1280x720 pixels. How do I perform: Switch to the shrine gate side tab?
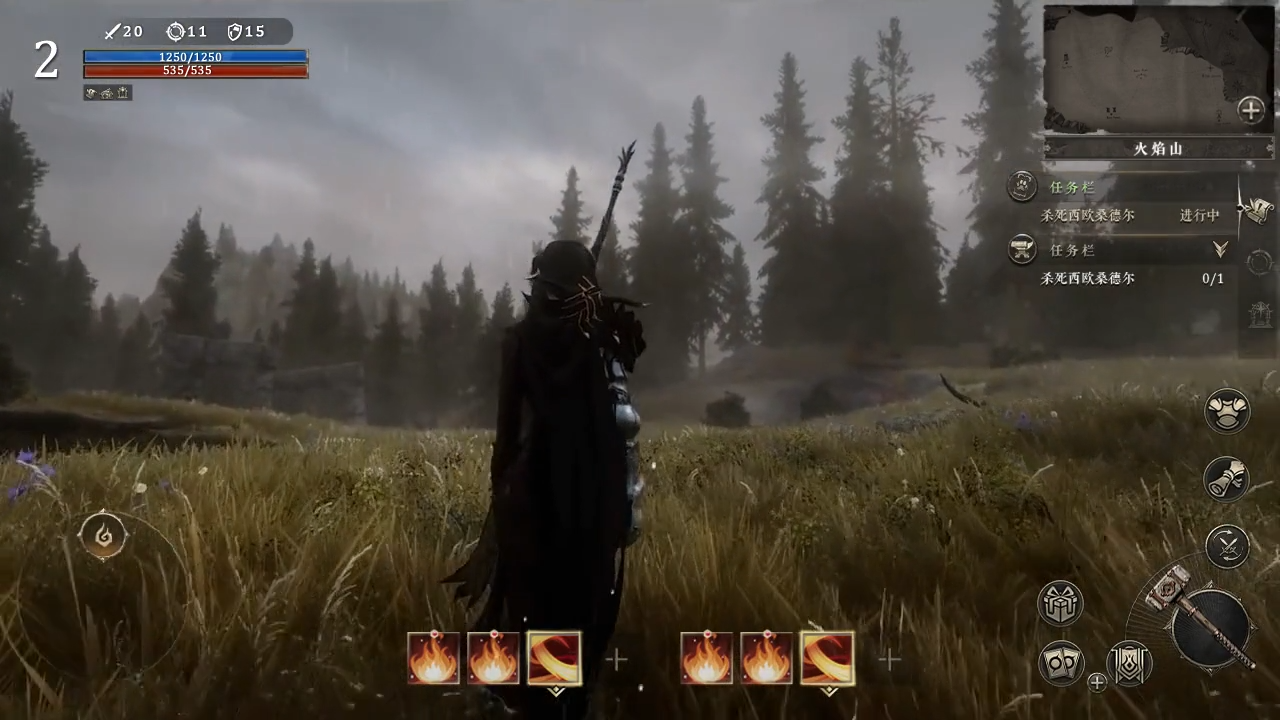tap(1259, 315)
